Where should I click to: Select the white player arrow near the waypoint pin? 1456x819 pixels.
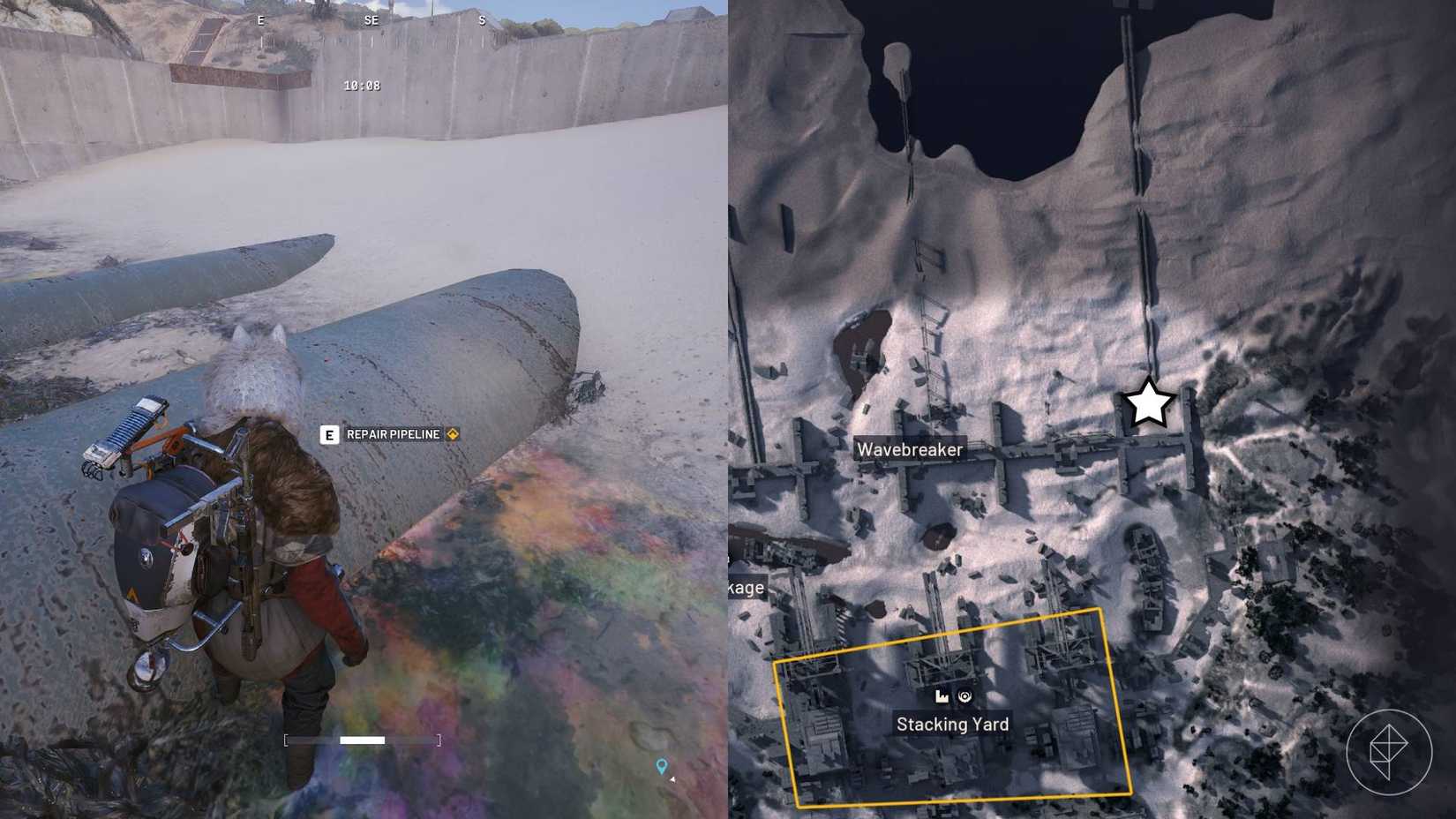tap(672, 780)
